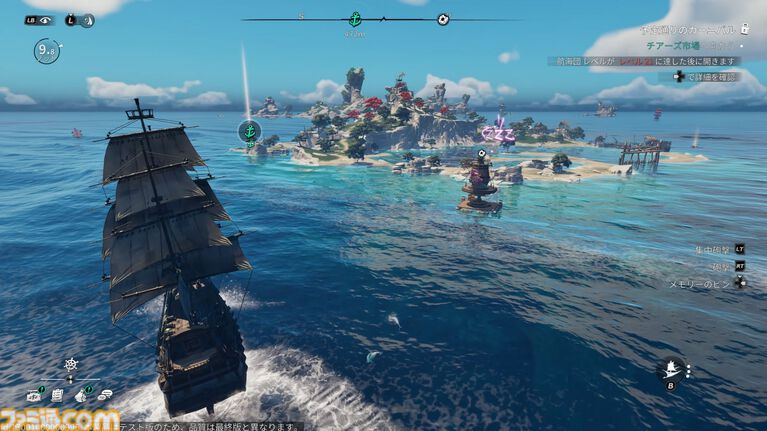This screenshot has width=767, height=431.
Task: Select the round marker on the compass bar
Action: 443,19
